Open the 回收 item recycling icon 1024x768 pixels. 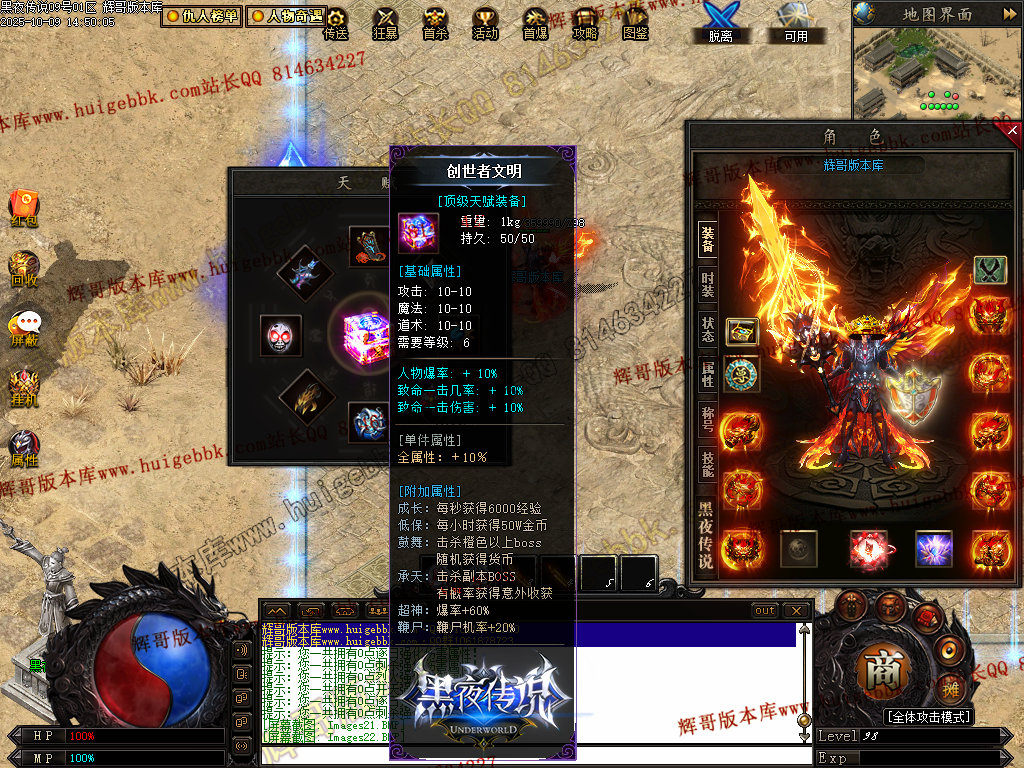pyautogui.click(x=24, y=268)
